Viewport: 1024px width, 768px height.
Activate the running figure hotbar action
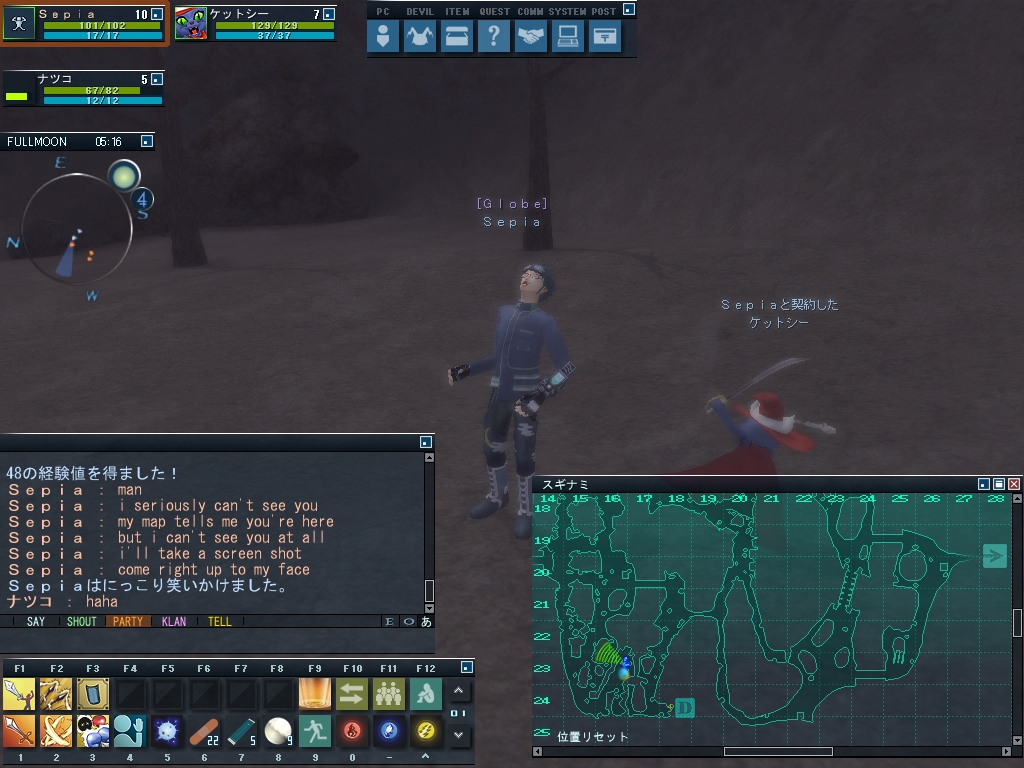[314, 731]
